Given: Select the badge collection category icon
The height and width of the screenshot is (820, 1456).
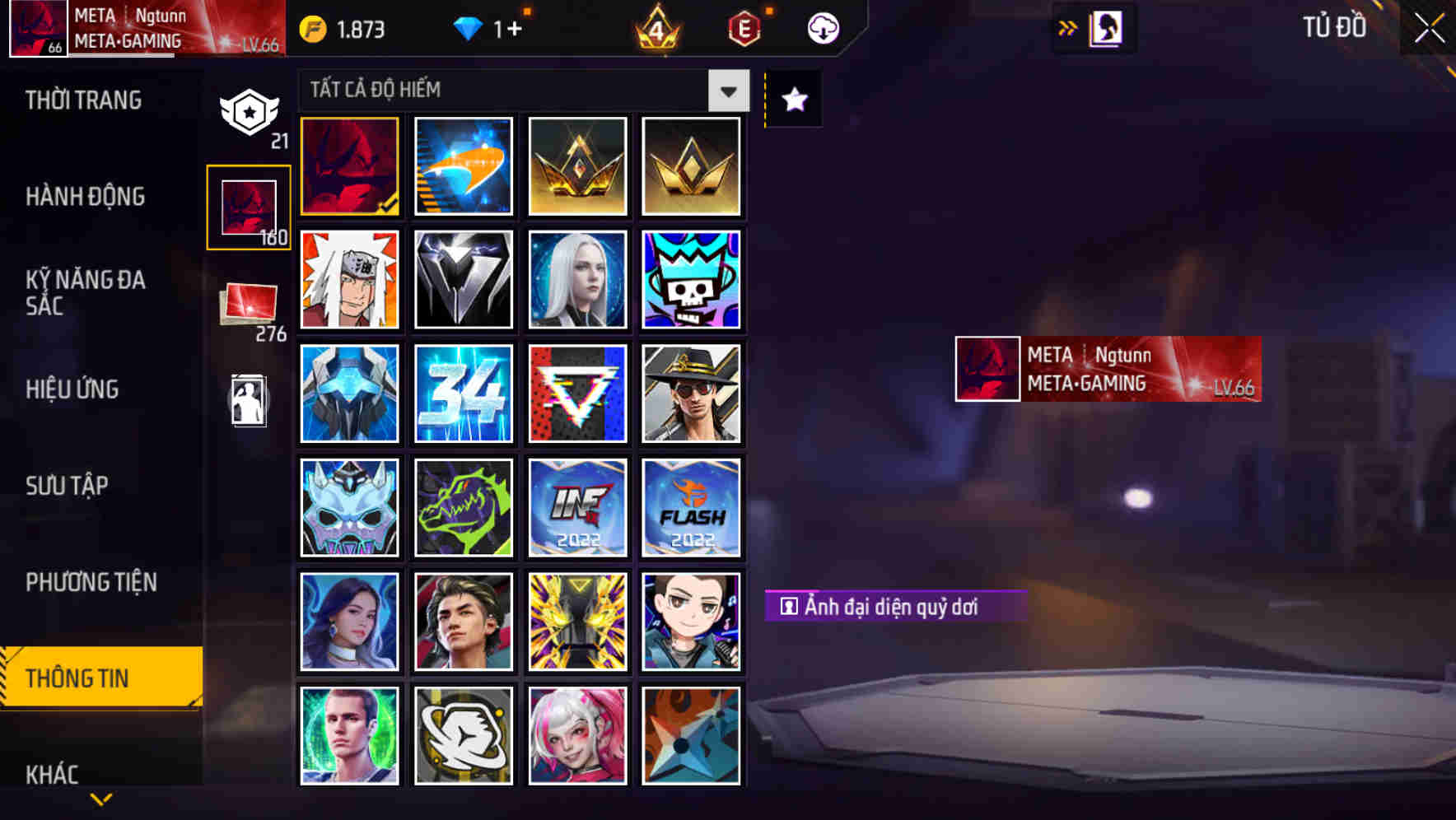Looking at the screenshot, I should pyautogui.click(x=250, y=111).
